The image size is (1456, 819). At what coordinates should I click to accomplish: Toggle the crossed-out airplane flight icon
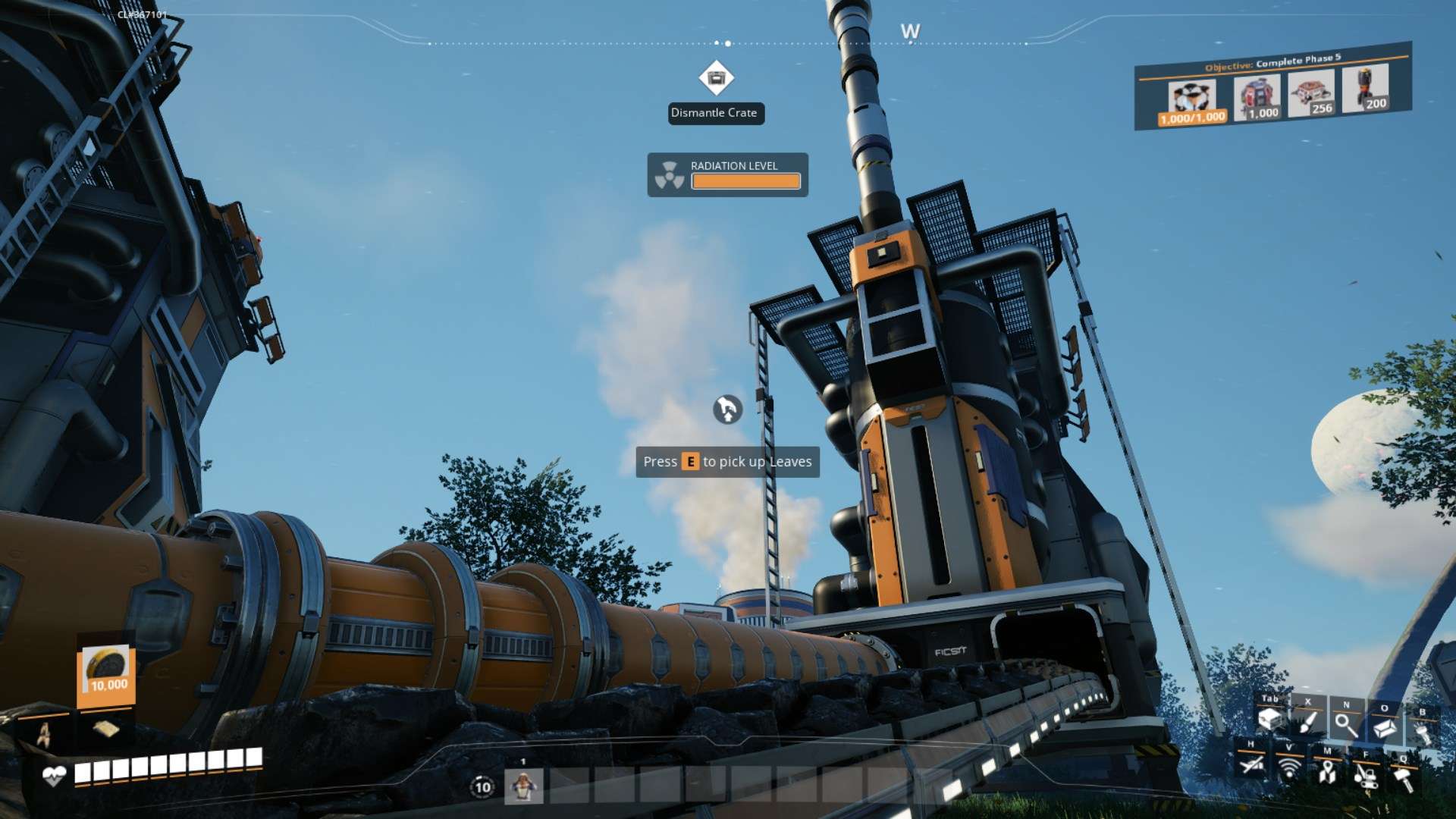(x=1251, y=764)
